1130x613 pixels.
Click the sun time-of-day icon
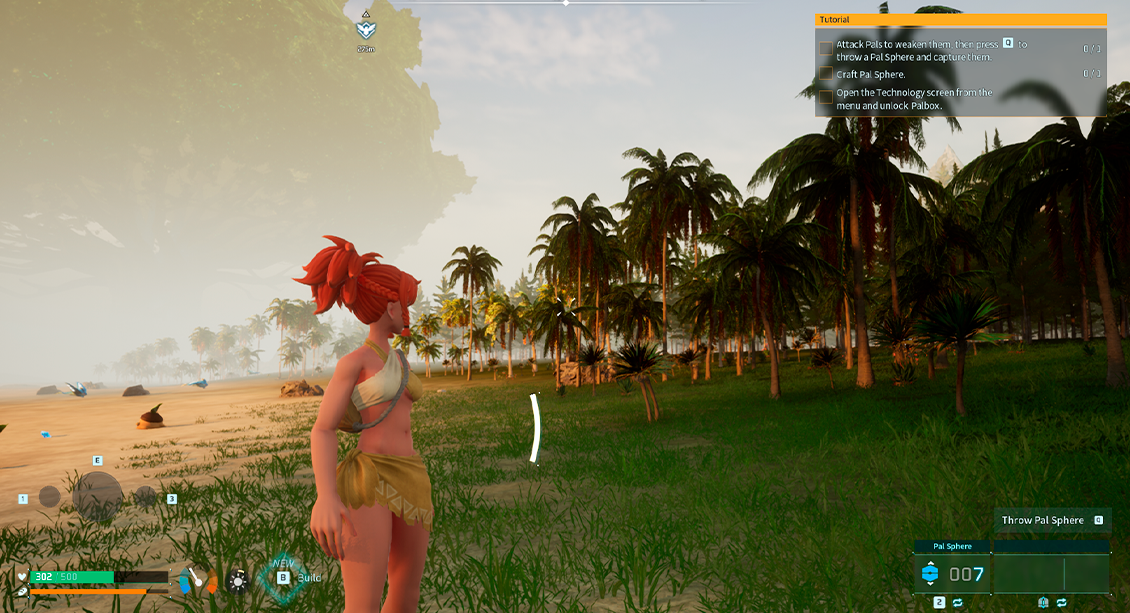coord(237,579)
